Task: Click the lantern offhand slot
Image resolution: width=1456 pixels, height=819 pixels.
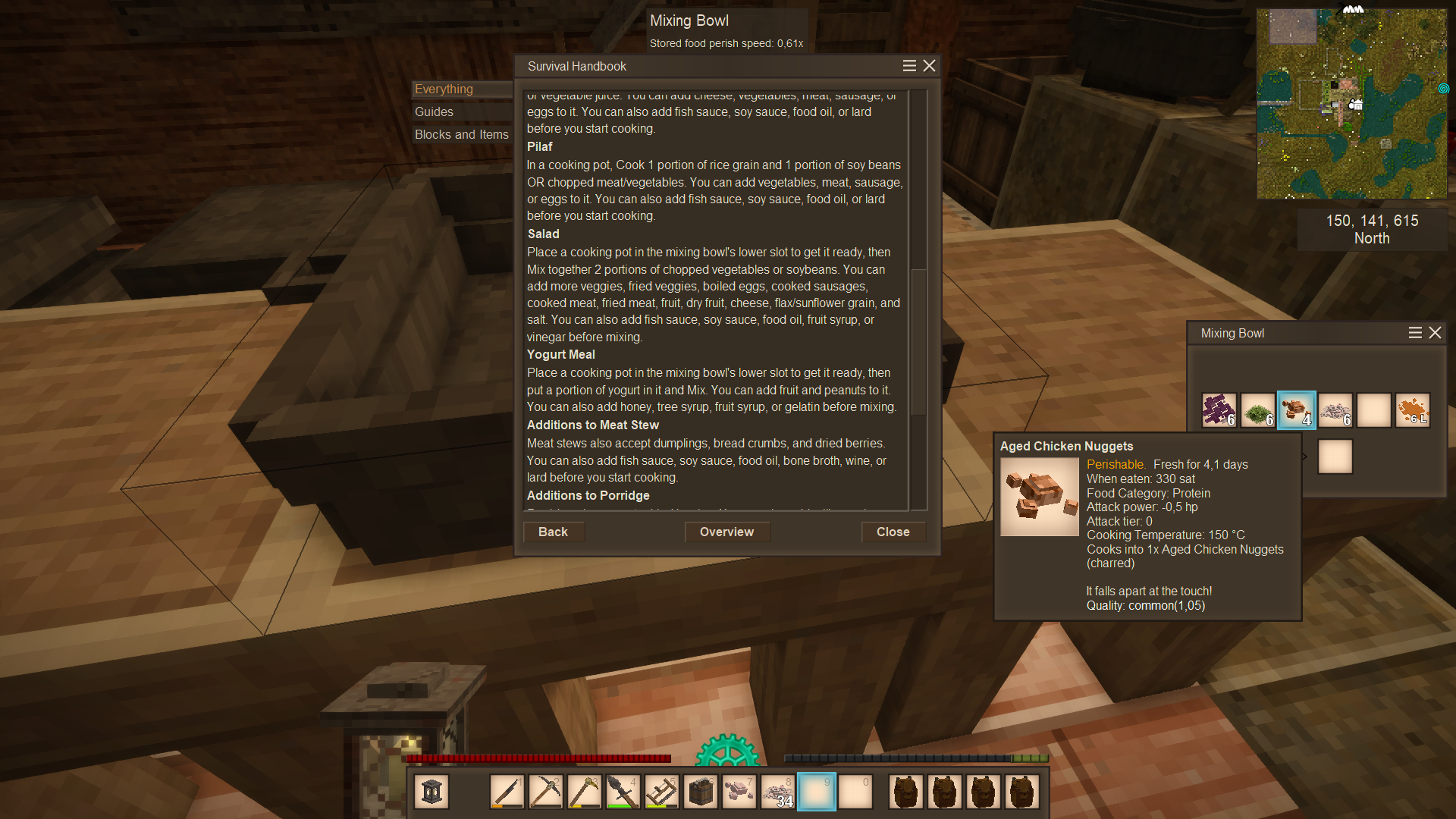Action: tap(431, 792)
